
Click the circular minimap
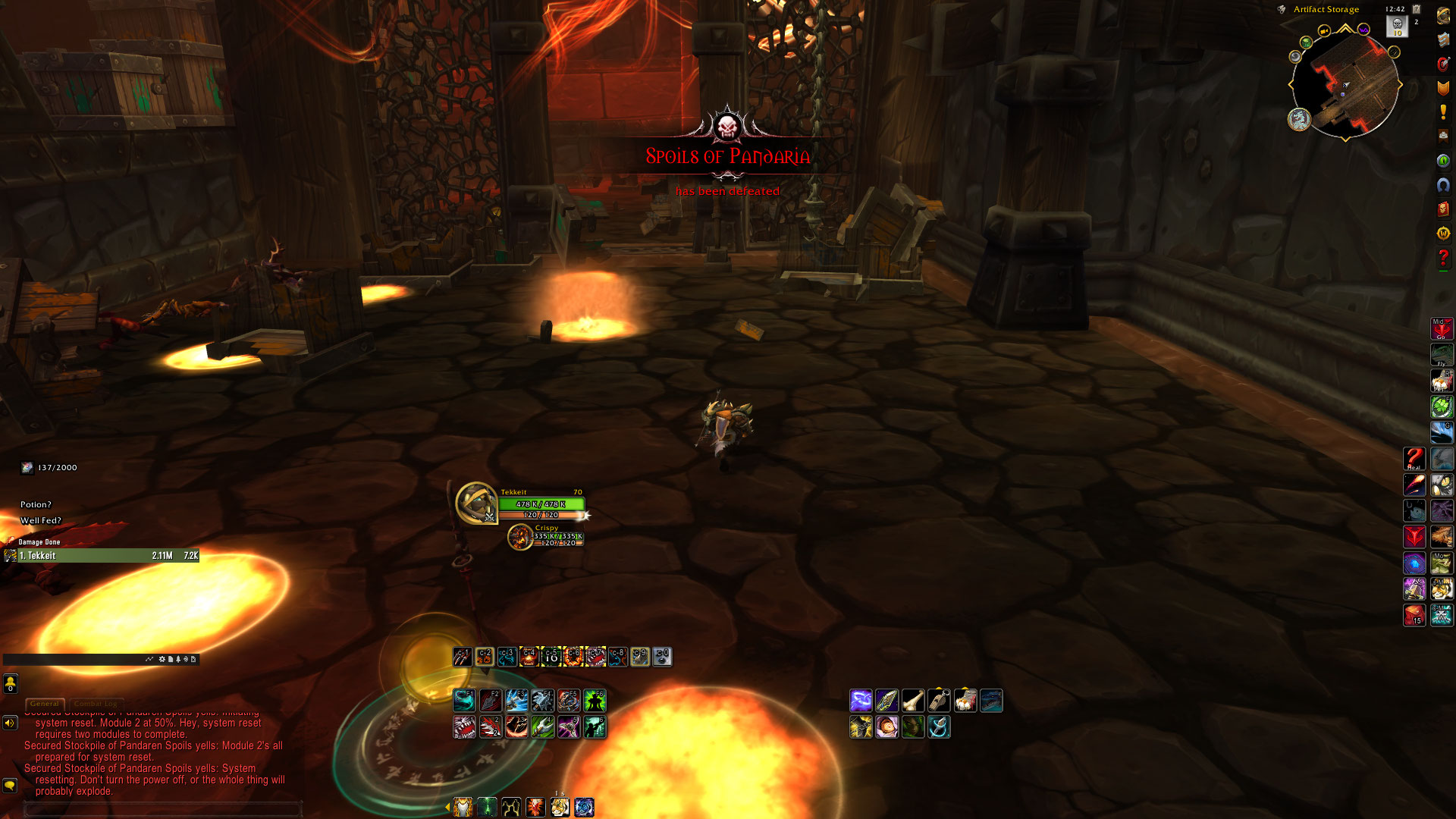[x=1345, y=85]
